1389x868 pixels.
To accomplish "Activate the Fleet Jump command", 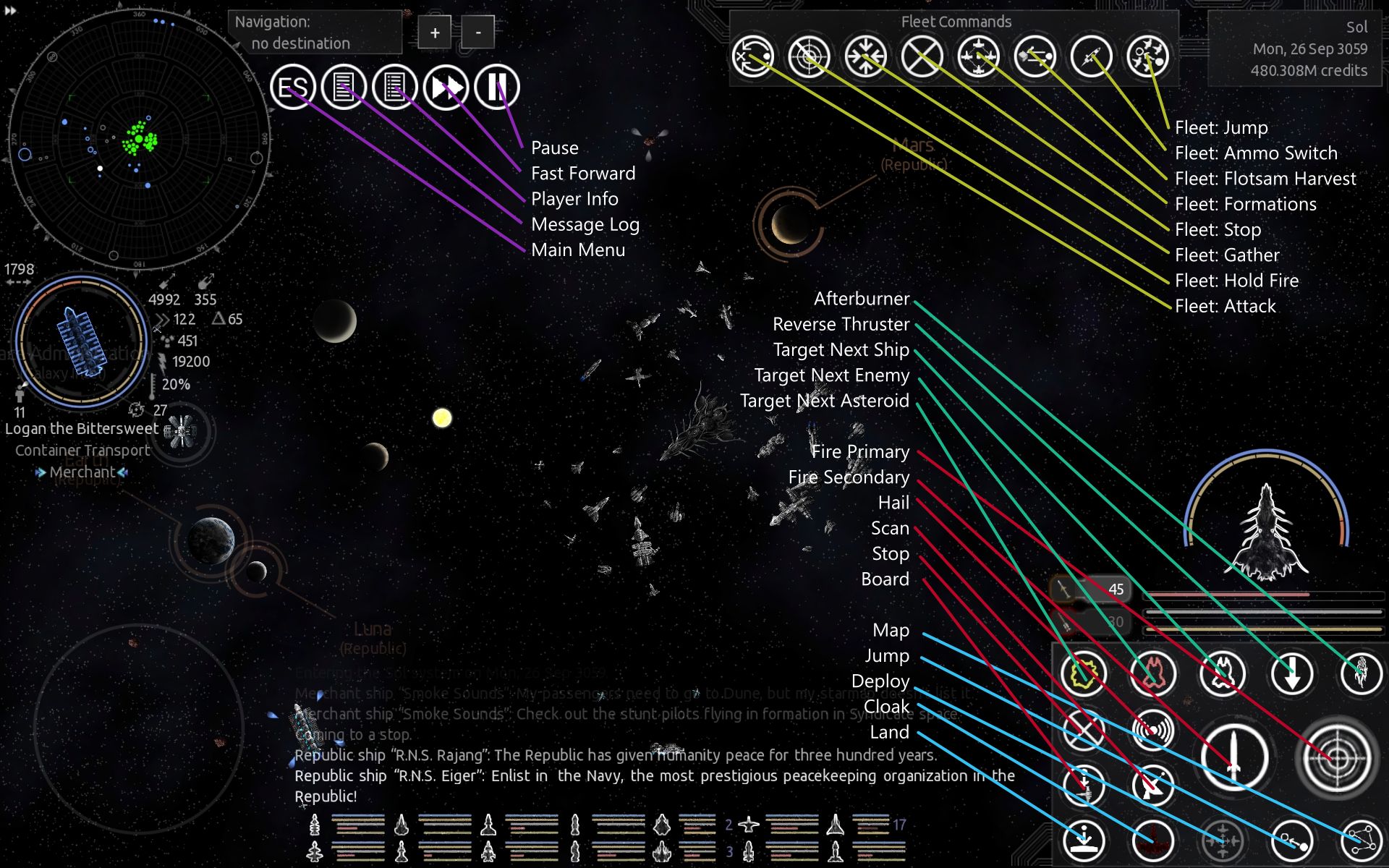I will click(1147, 56).
